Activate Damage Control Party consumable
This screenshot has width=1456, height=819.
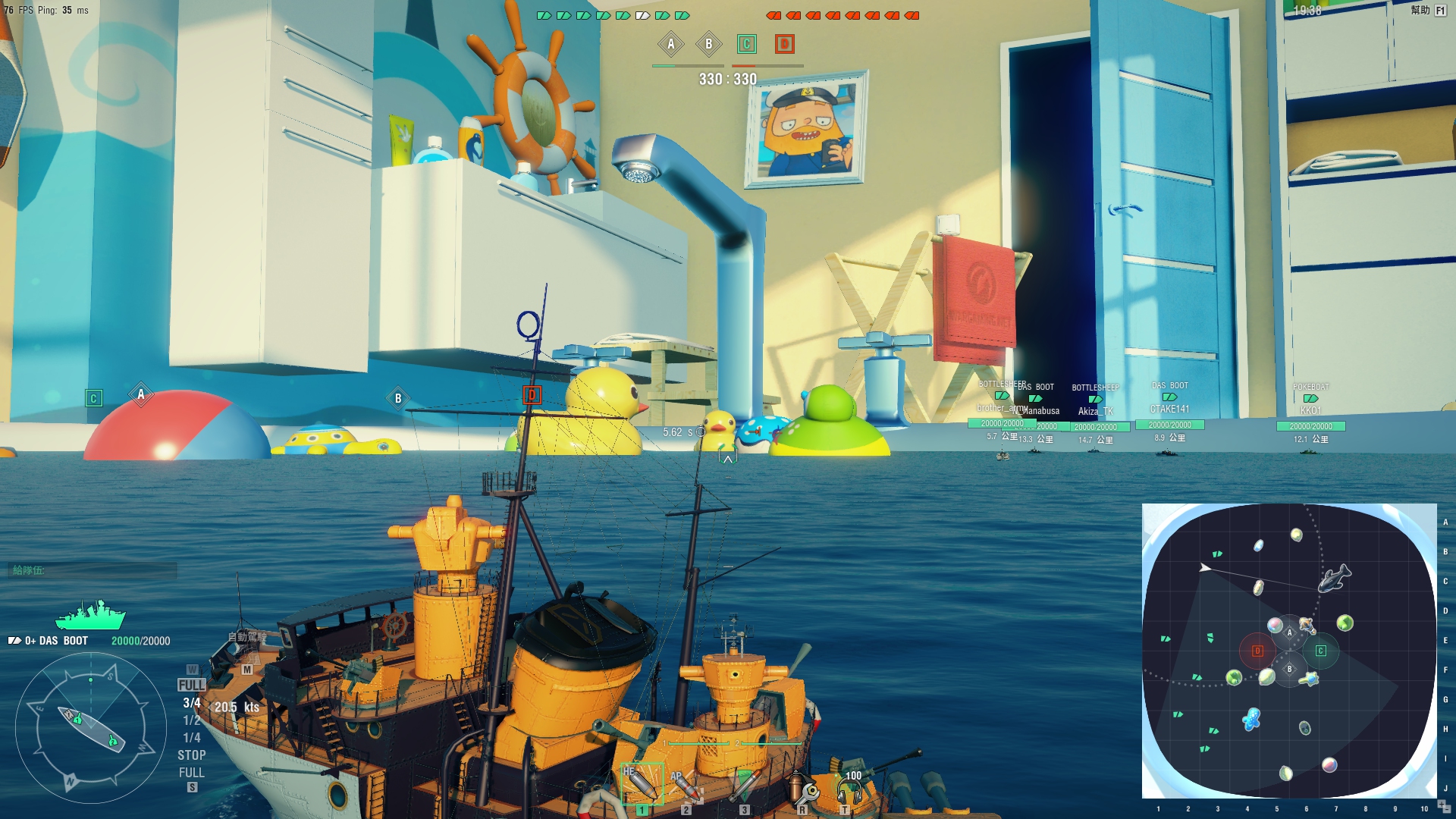pyautogui.click(x=802, y=789)
